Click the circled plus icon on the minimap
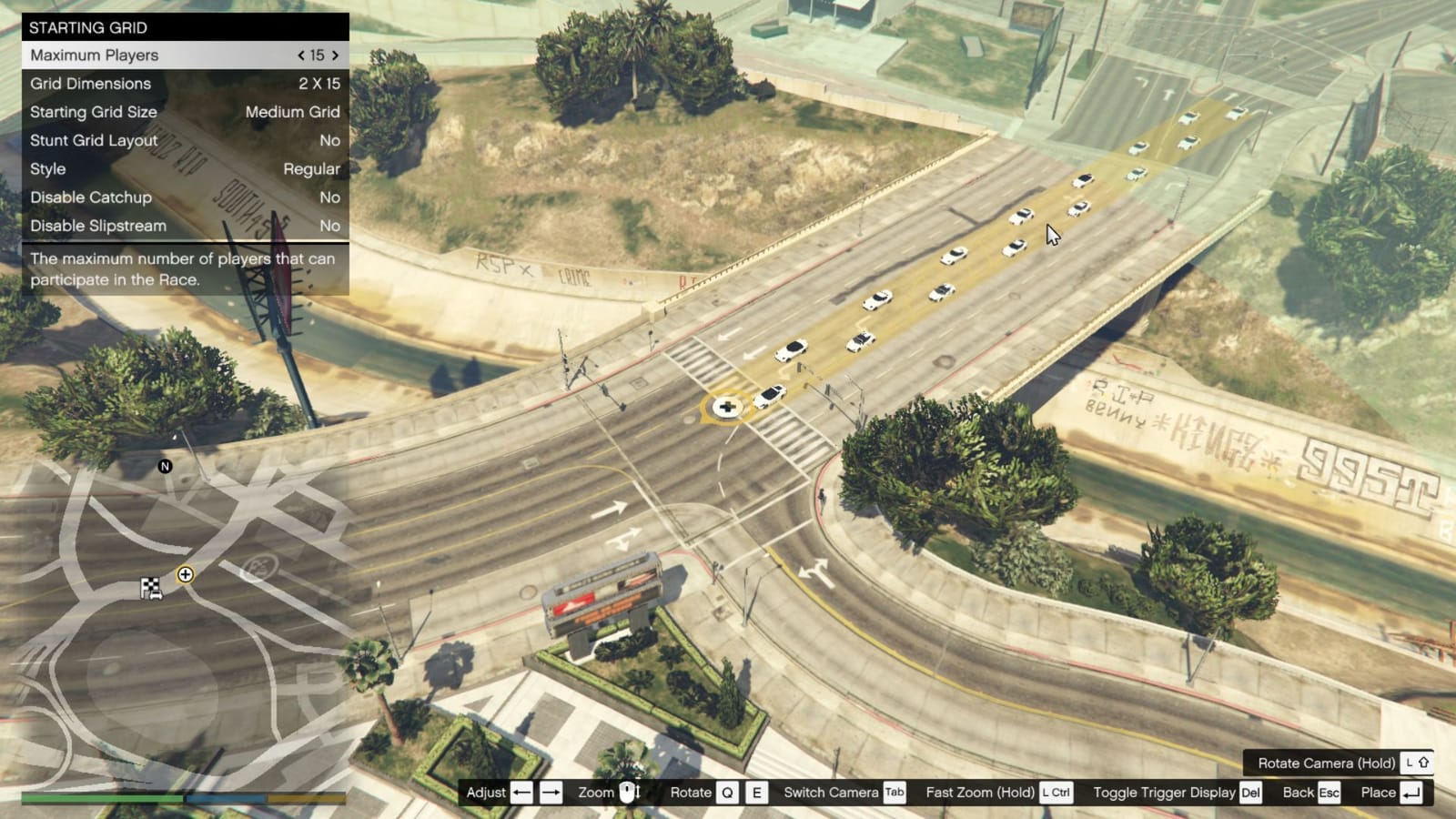Viewport: 1456px width, 819px height. tap(187, 574)
